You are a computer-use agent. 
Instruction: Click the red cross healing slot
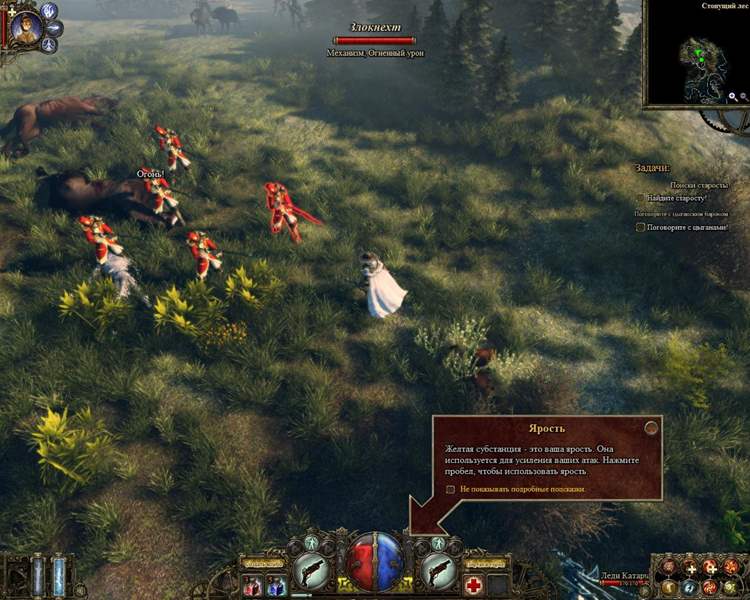(473, 584)
